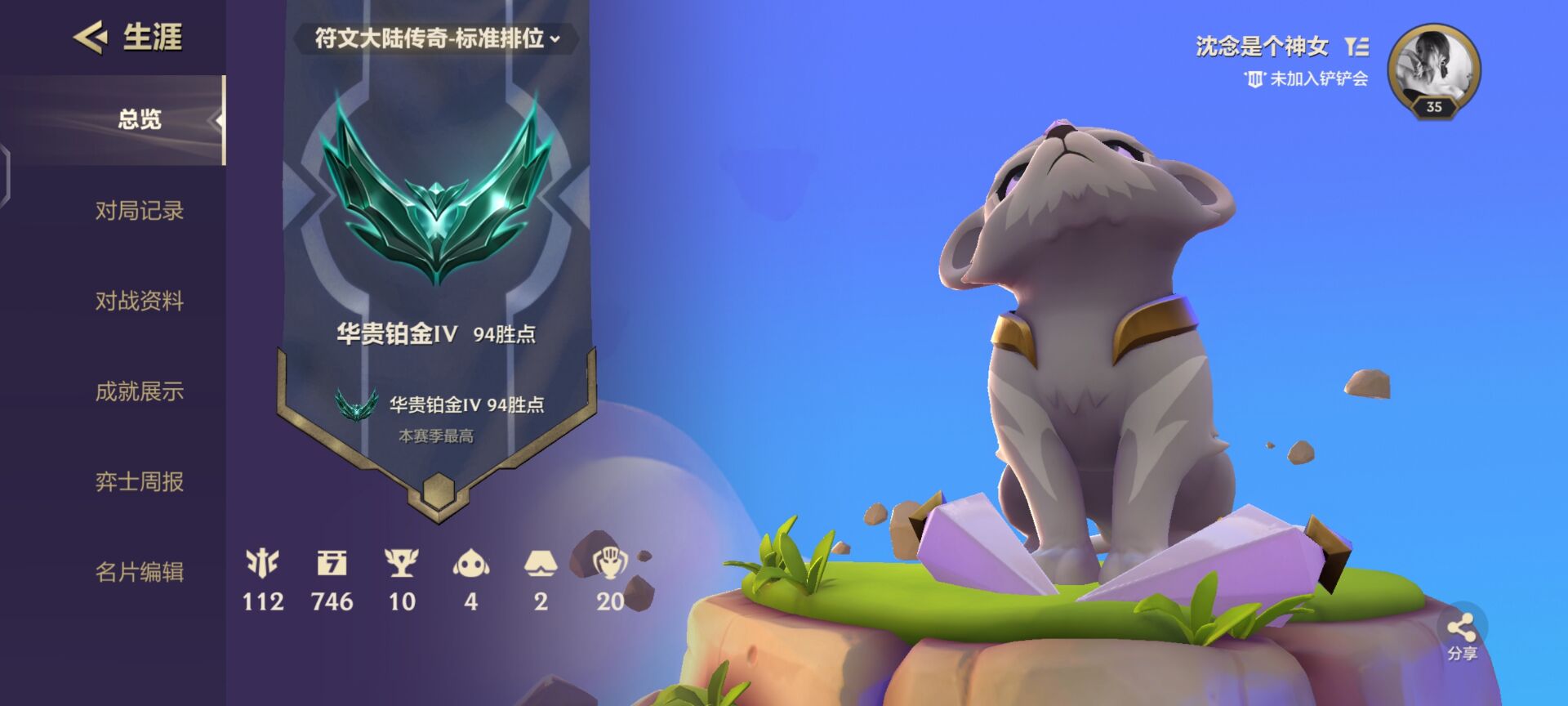1568x706 pixels.
Task: Switch to the 对战资料 tab
Action: click(139, 302)
